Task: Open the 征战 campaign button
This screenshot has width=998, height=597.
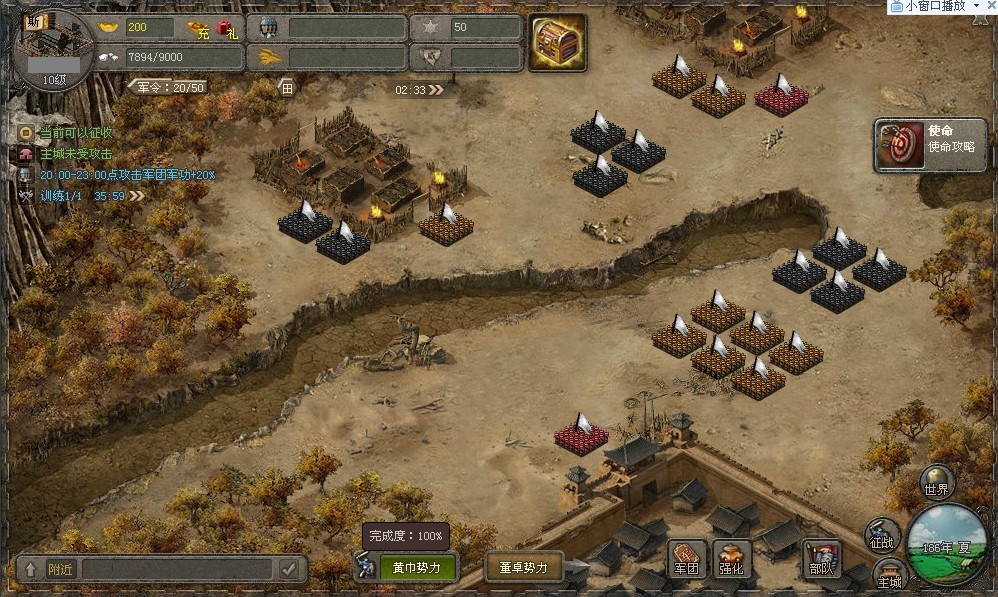Action: pos(882,535)
